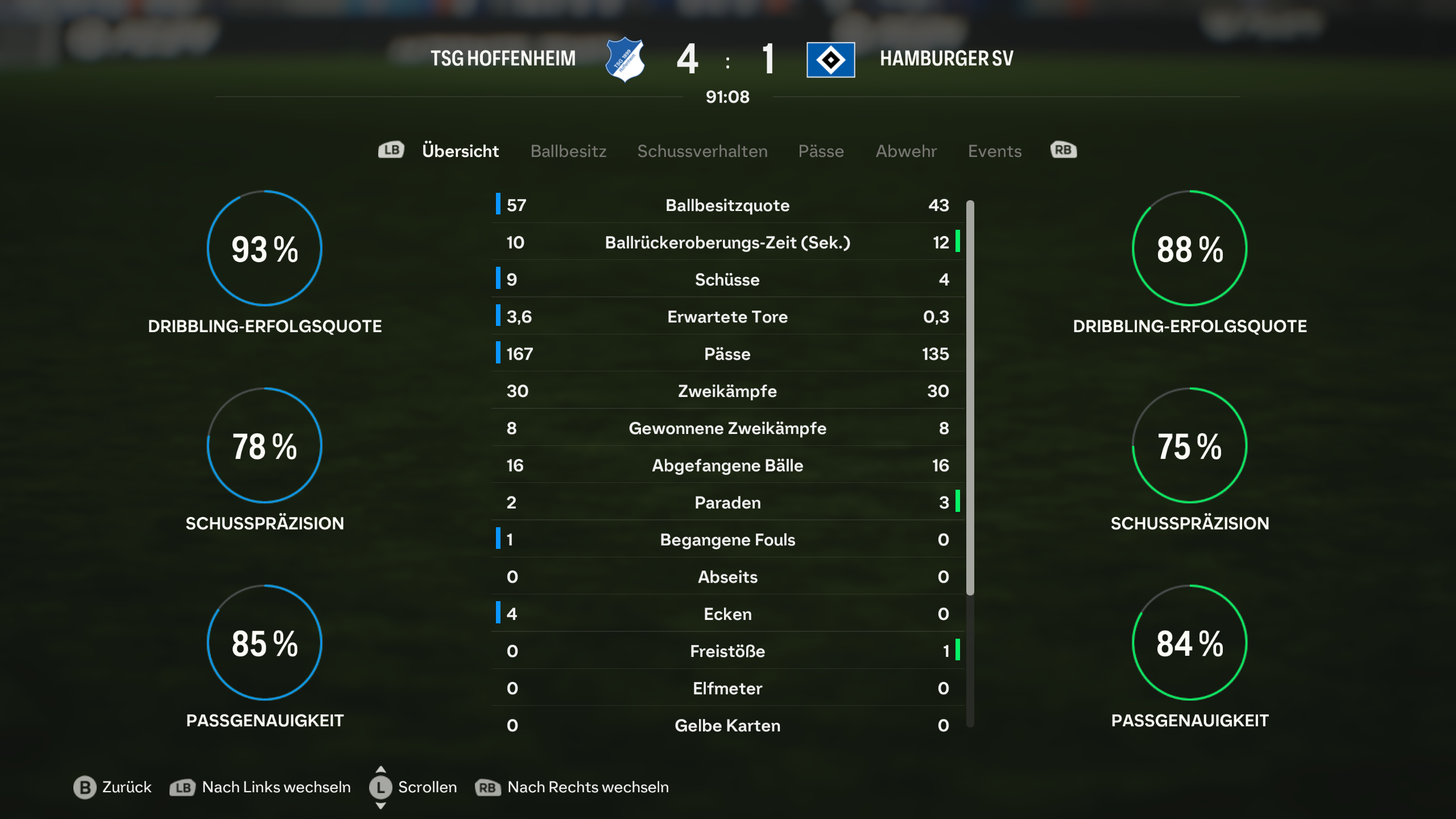Select the Schussverhalten tab

pos(702,151)
